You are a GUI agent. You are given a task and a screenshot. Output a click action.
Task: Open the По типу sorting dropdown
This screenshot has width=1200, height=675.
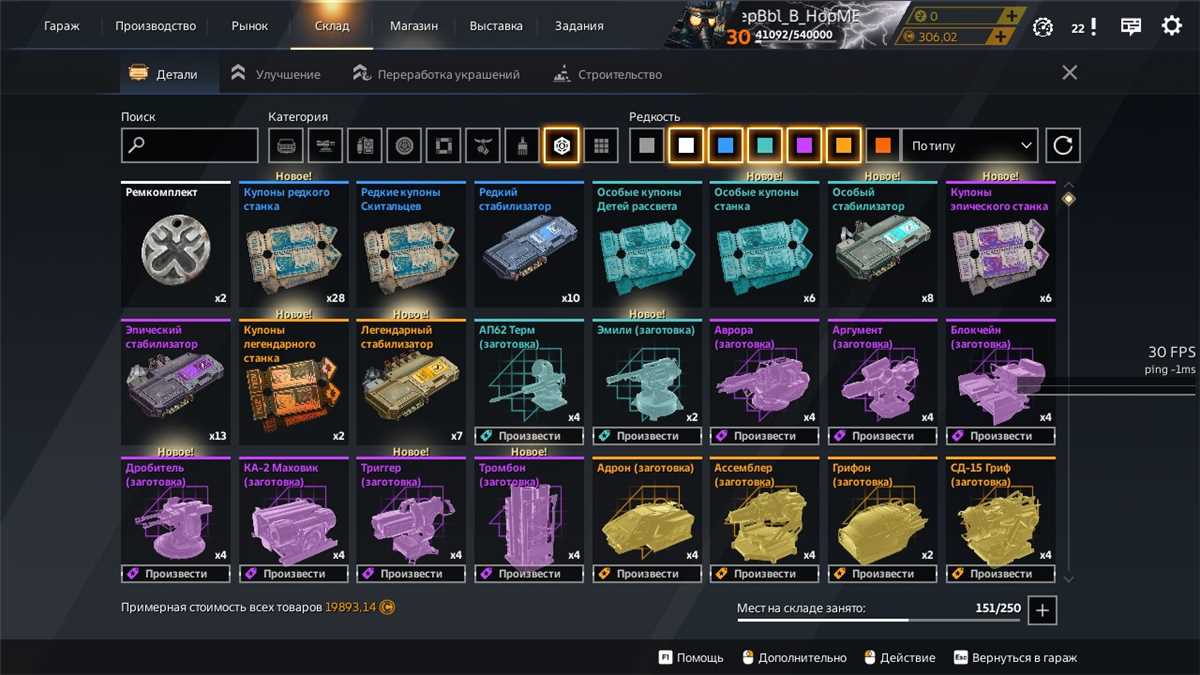[x=970, y=146]
